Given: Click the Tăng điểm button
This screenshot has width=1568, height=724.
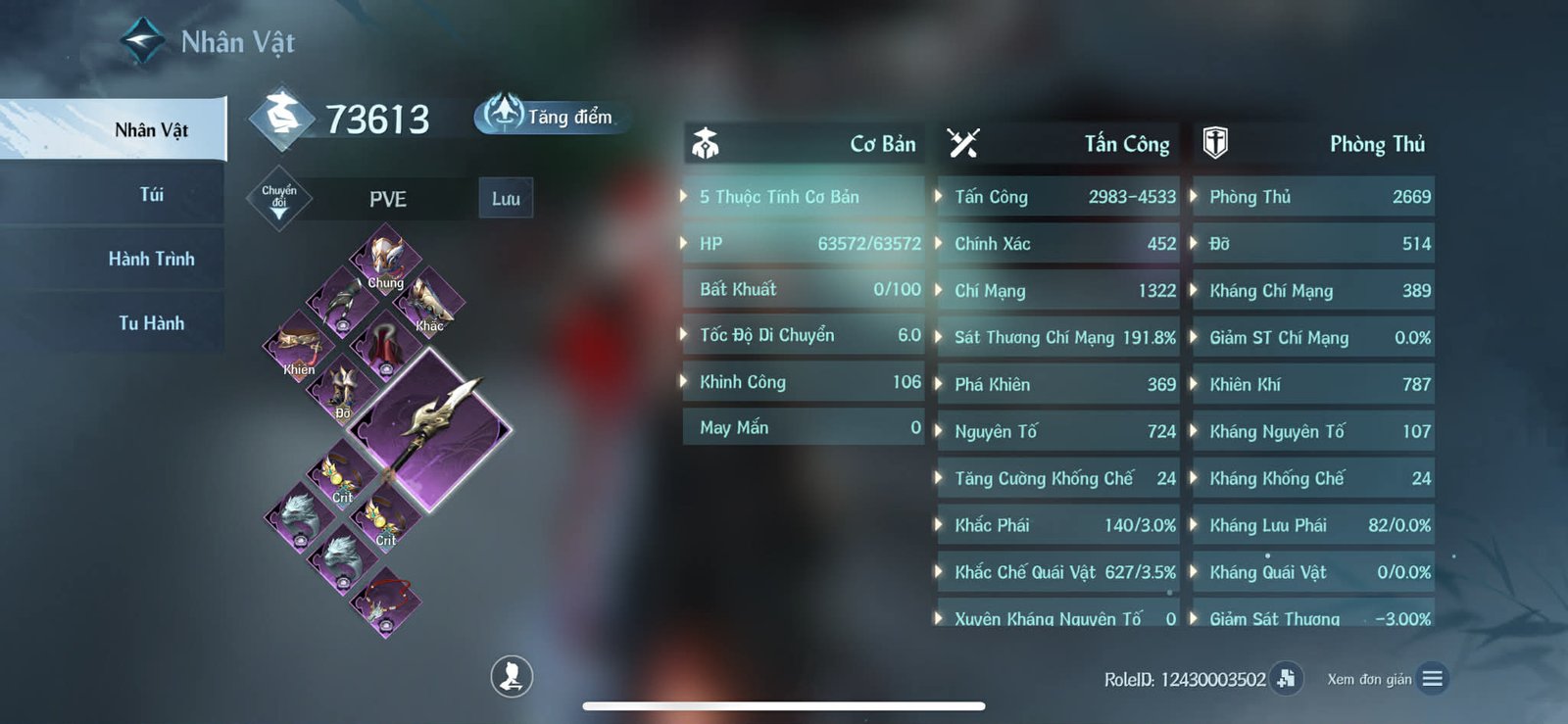Looking at the screenshot, I should pyautogui.click(x=551, y=116).
